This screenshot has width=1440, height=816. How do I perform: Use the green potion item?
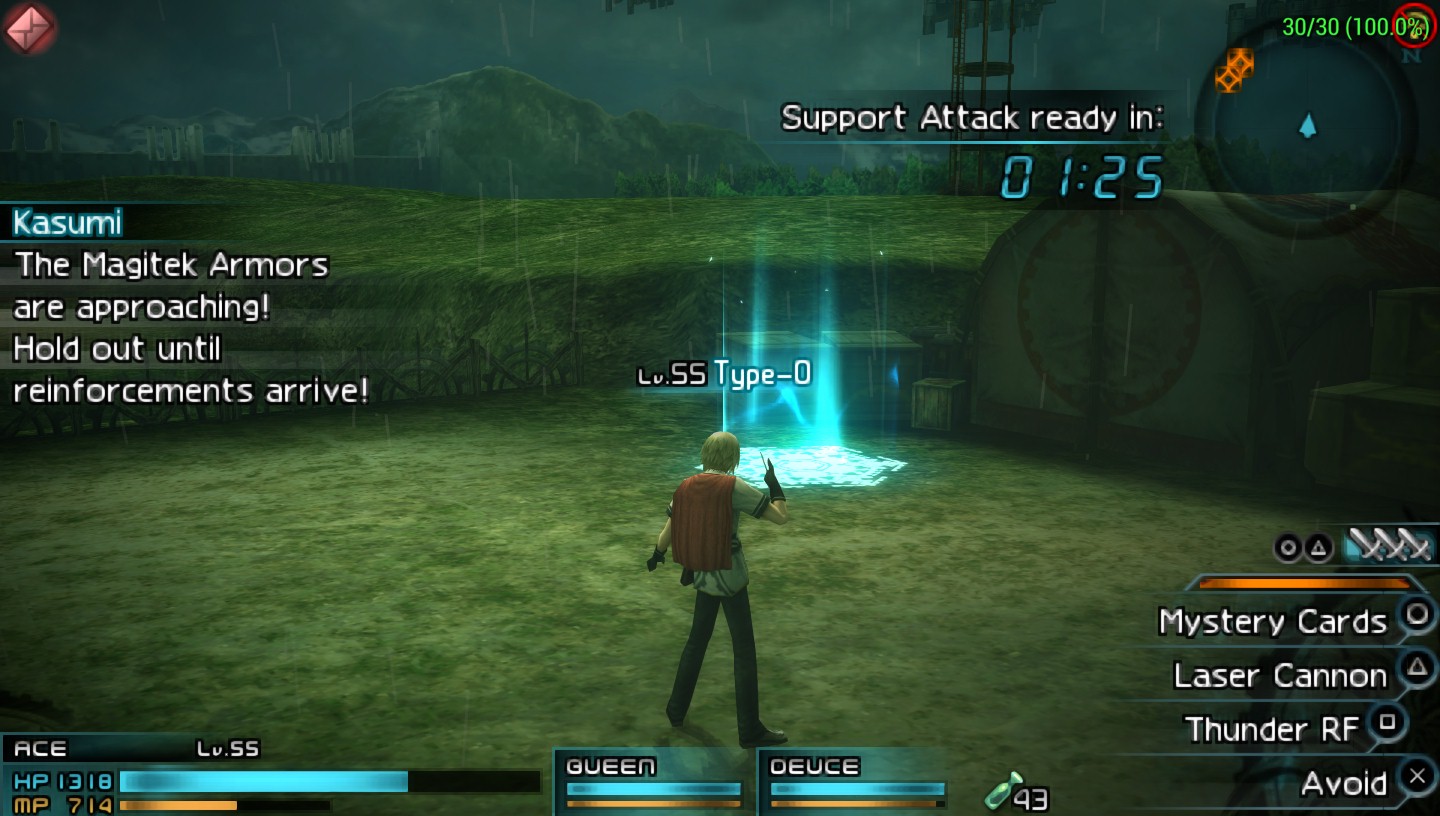click(1004, 791)
